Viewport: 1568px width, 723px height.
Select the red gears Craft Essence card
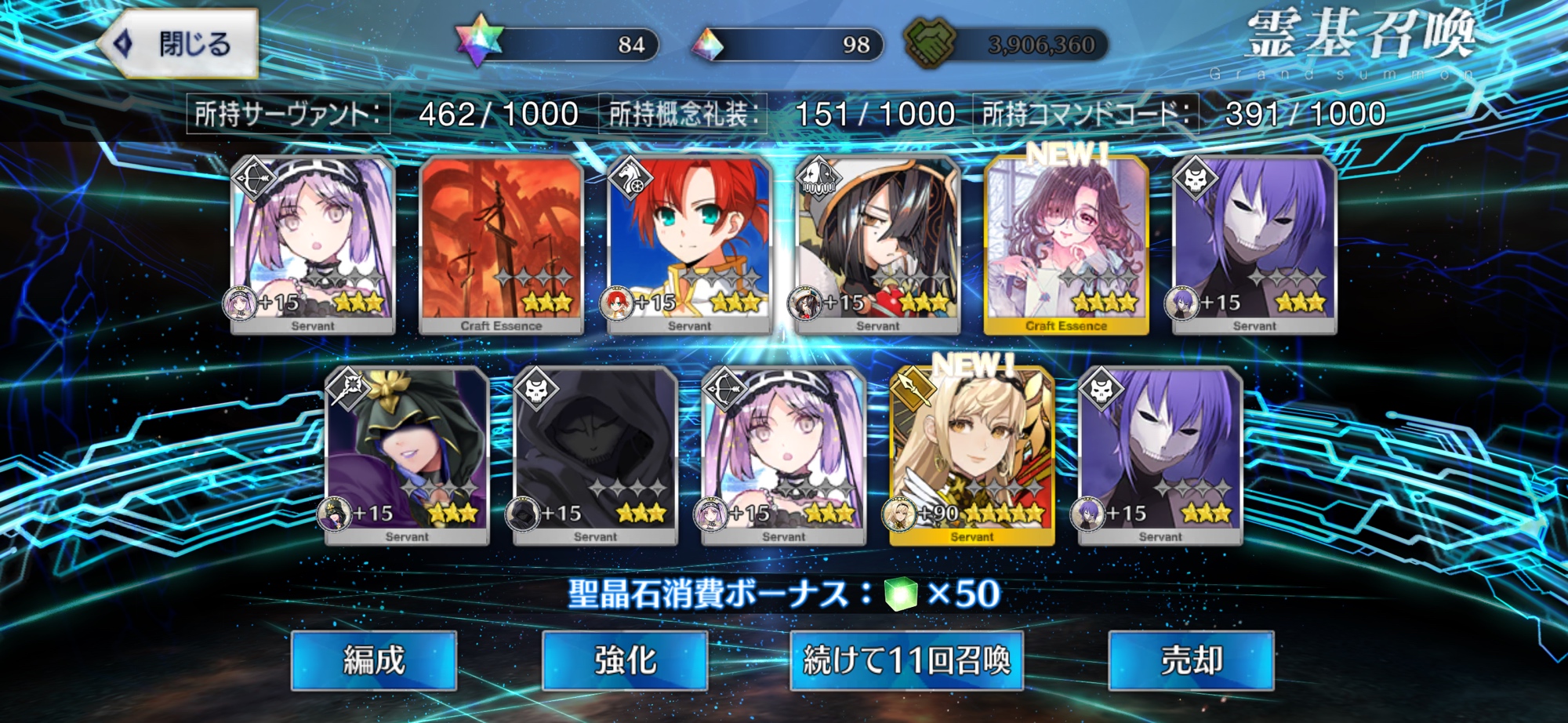pyautogui.click(x=501, y=245)
